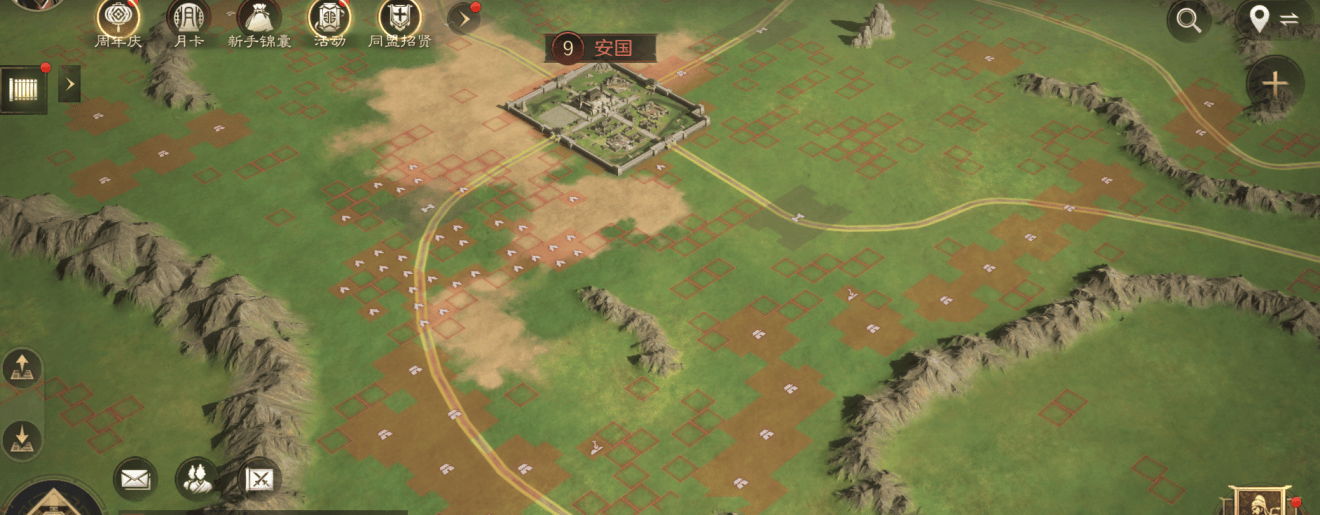Open the 周年庆 anniversary event

(118, 19)
